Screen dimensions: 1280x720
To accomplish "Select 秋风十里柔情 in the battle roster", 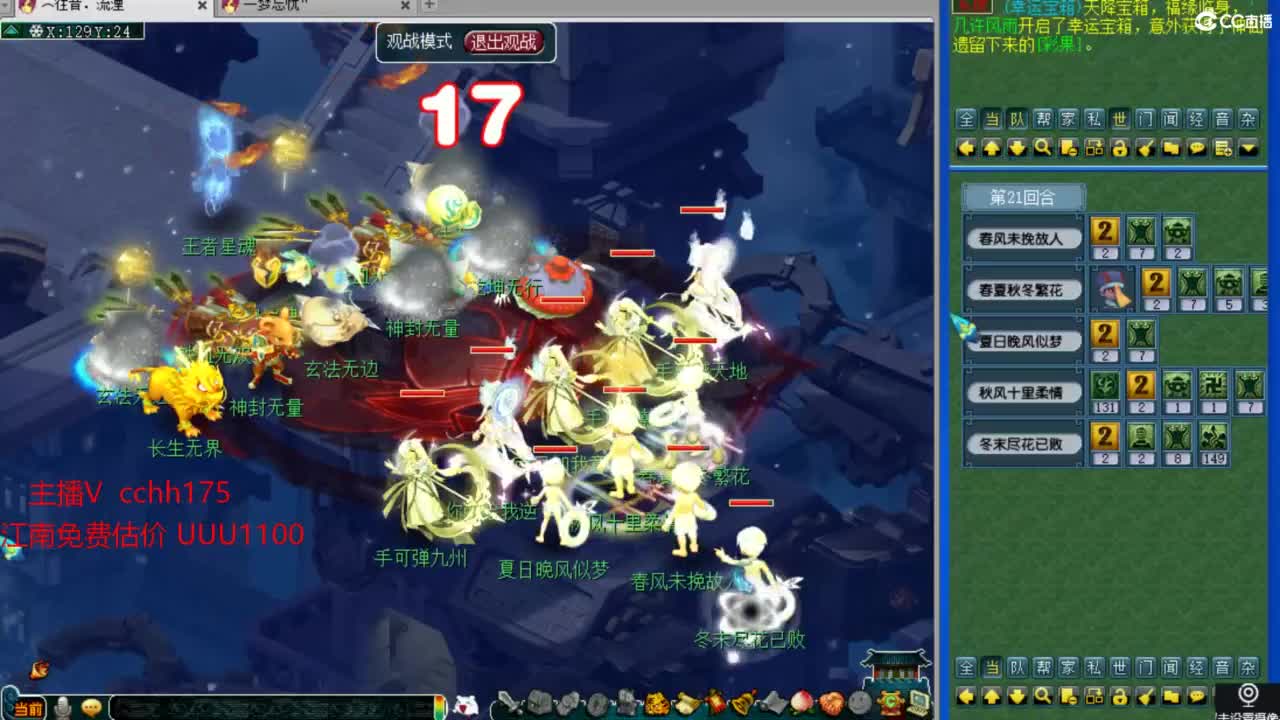I will pyautogui.click(x=1021, y=392).
